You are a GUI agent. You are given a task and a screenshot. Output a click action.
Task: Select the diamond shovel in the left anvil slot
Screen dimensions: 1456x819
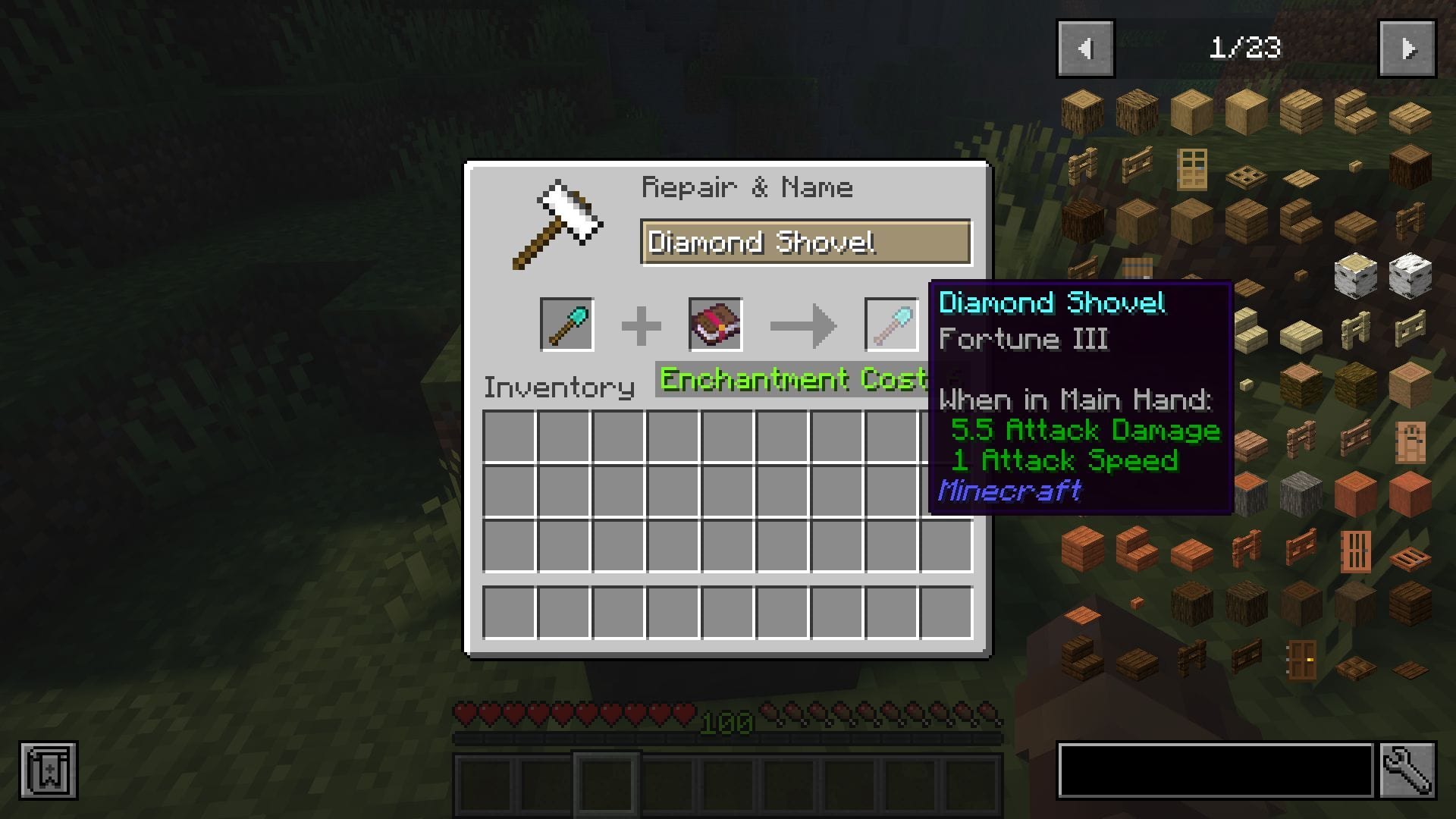pos(567,325)
